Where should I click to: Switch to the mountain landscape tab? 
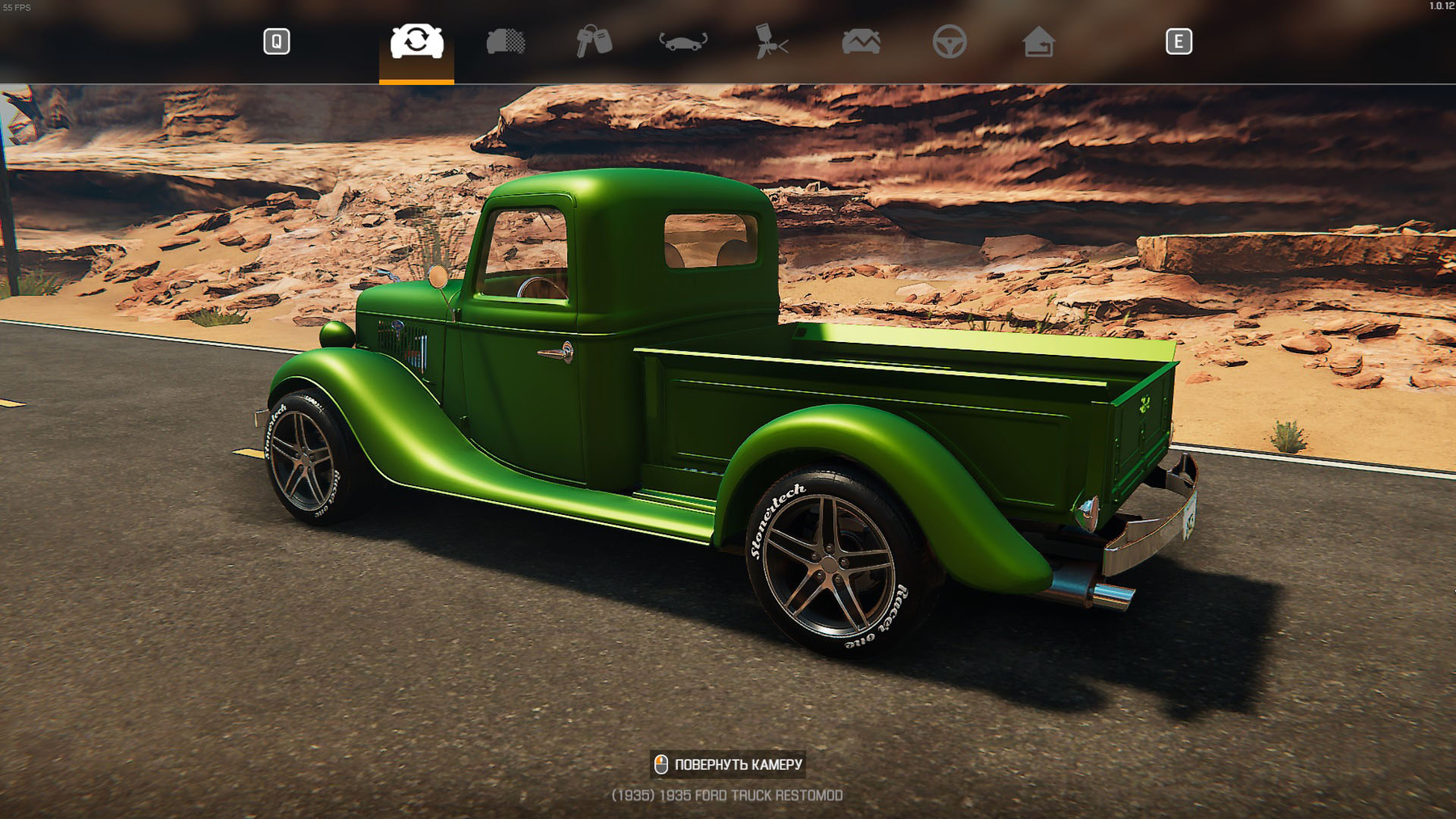coord(861,42)
